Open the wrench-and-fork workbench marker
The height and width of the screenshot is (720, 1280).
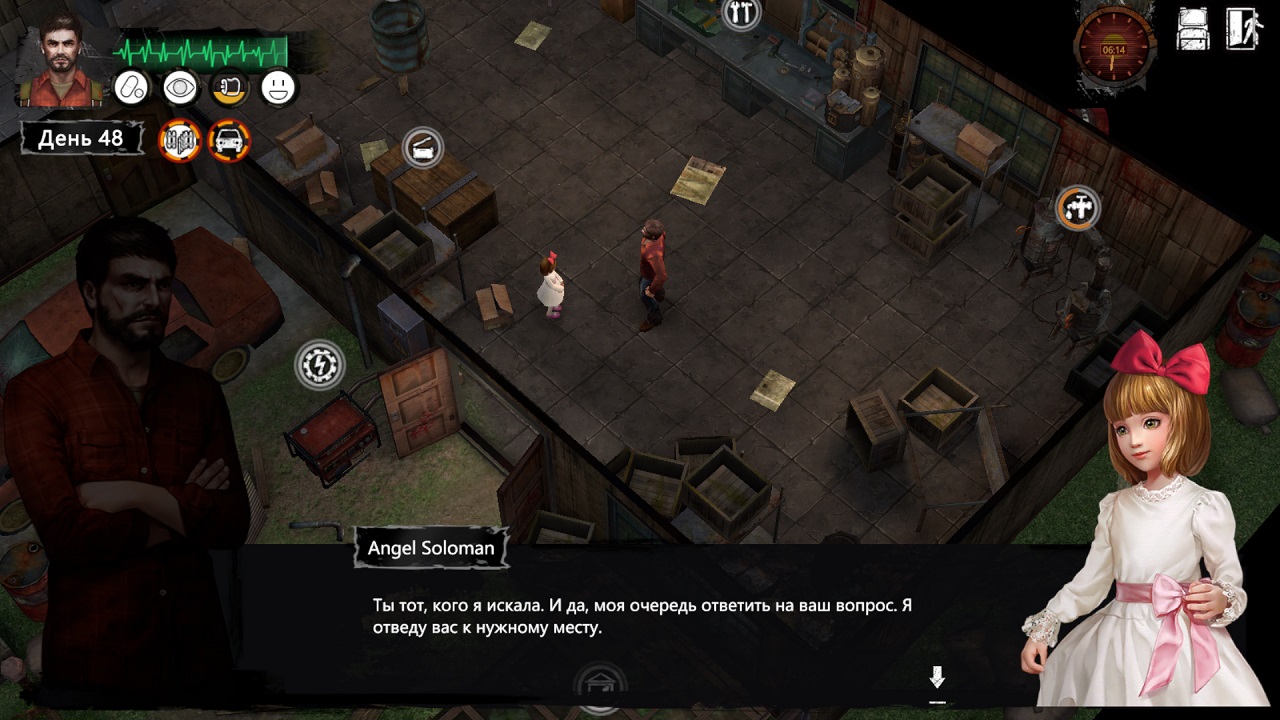click(x=741, y=13)
